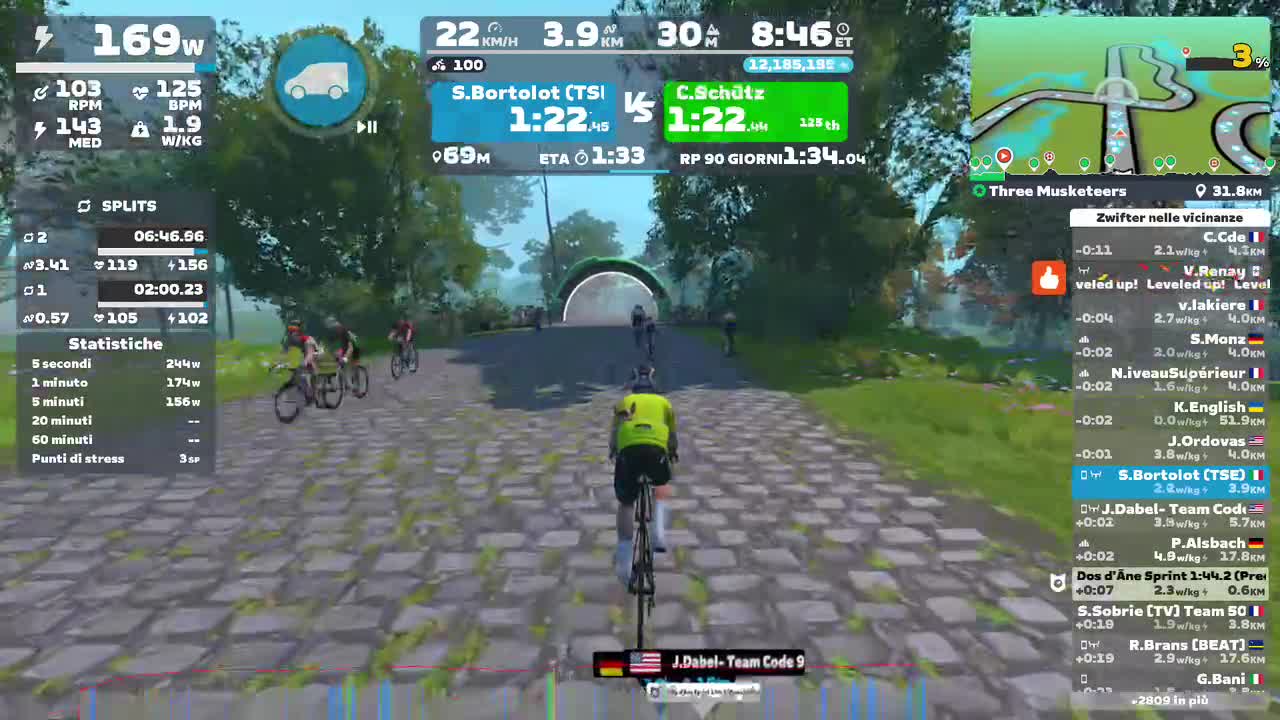Open the Zwifter nelle vicinanze panel header
Image resolution: width=1280 pixels, height=720 pixels.
click(1169, 217)
